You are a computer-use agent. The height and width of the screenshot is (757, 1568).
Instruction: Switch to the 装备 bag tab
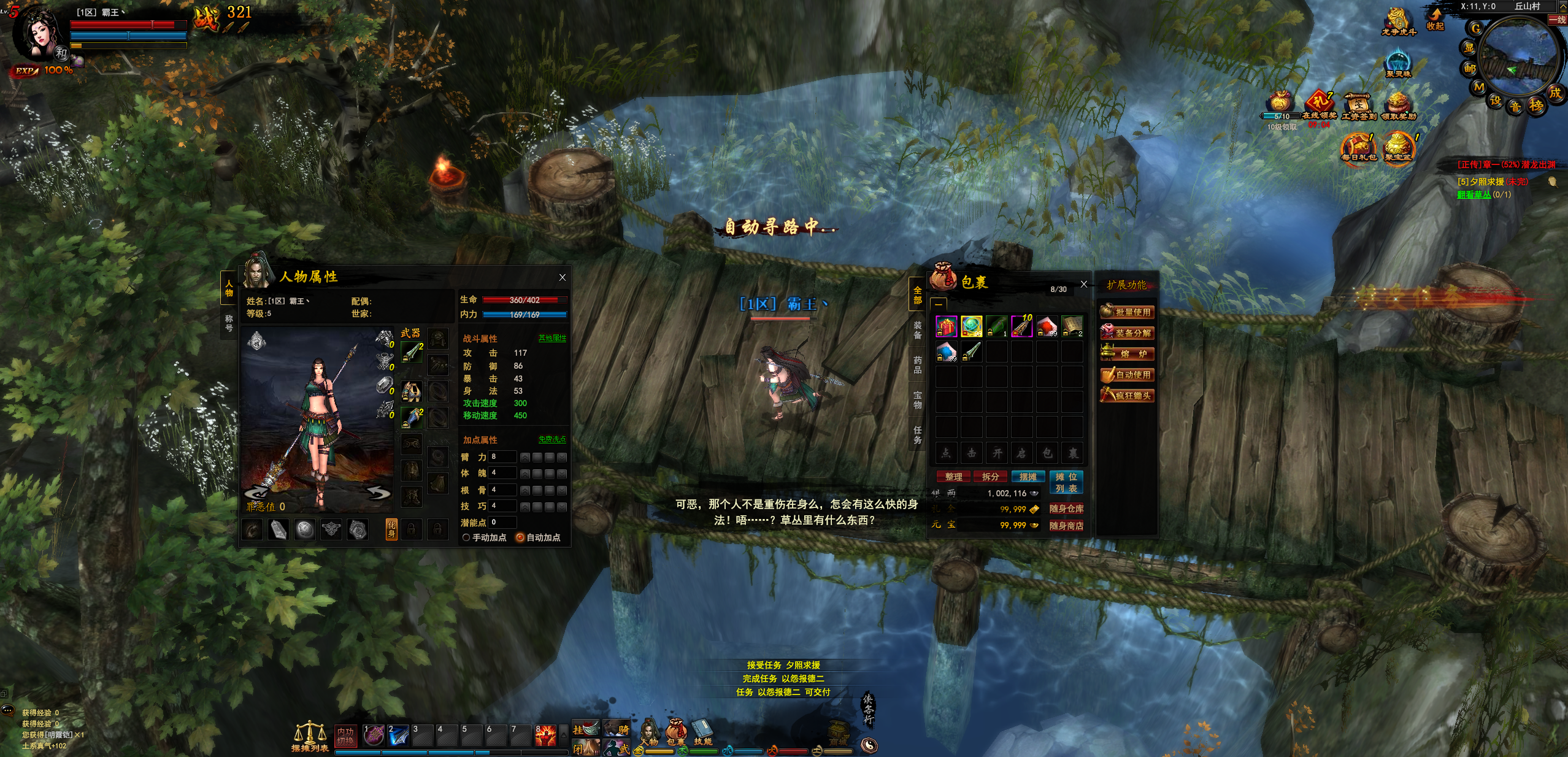click(917, 329)
